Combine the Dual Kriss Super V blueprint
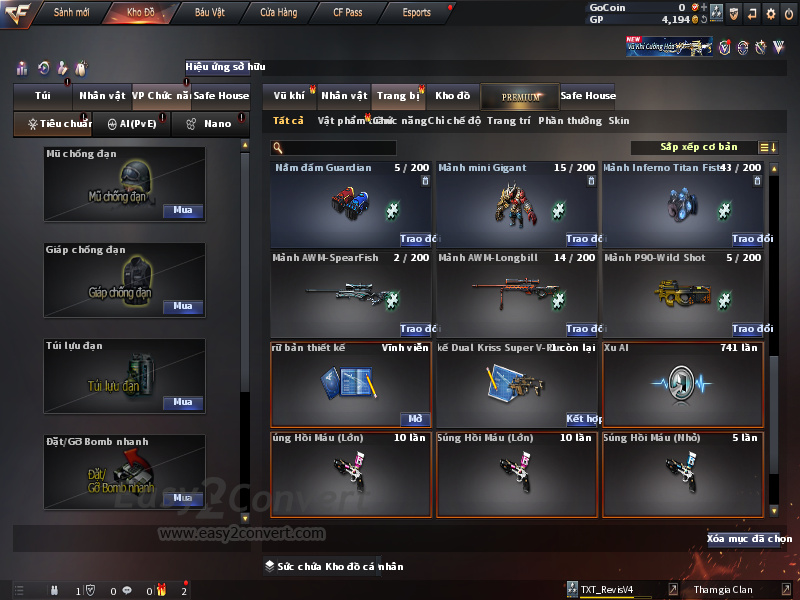 582,419
